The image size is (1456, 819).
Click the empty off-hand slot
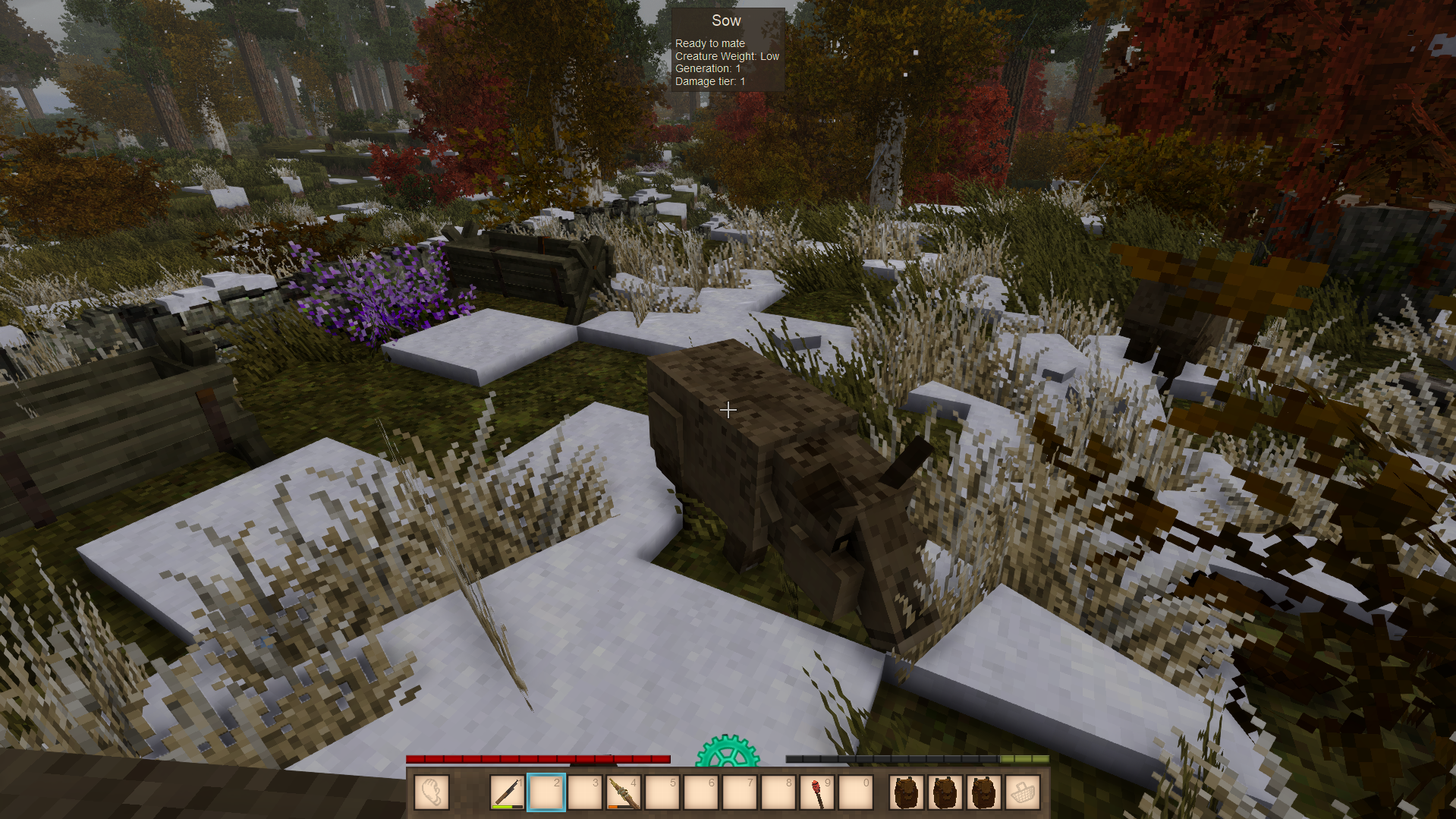point(432,792)
